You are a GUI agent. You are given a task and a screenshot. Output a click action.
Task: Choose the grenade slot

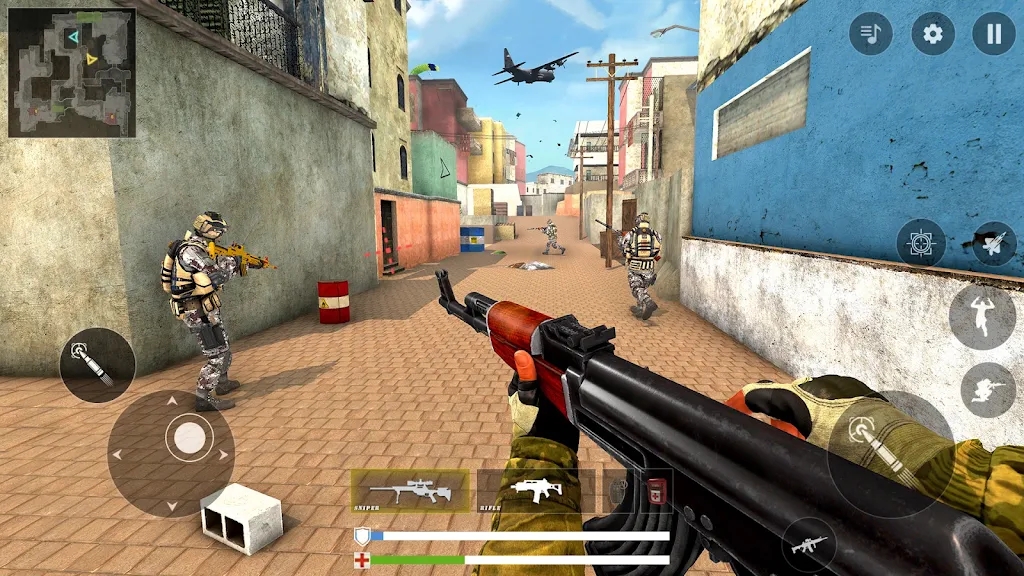point(619,491)
